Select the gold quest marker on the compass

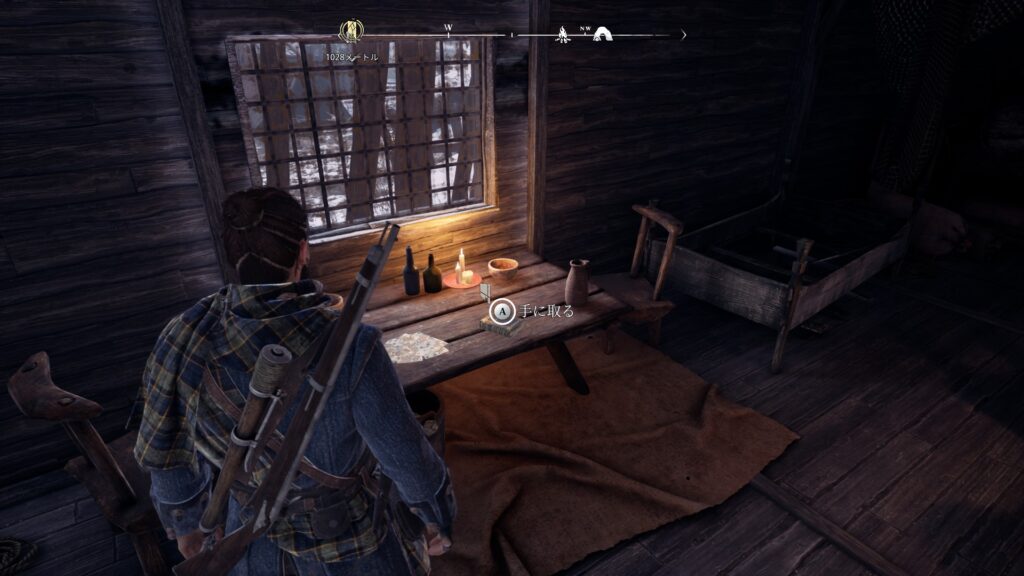coord(351,32)
